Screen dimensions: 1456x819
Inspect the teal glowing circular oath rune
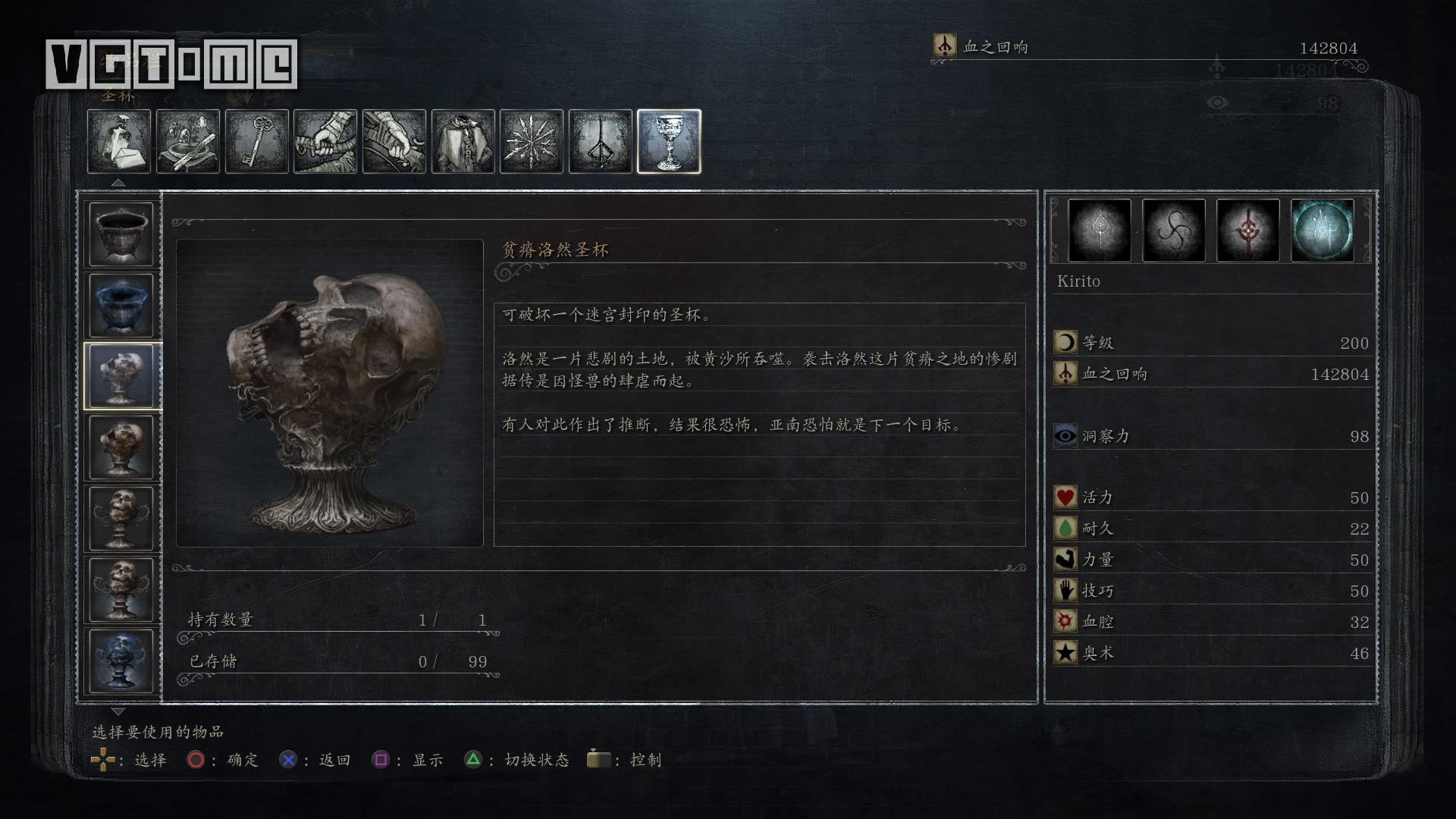tap(1322, 231)
